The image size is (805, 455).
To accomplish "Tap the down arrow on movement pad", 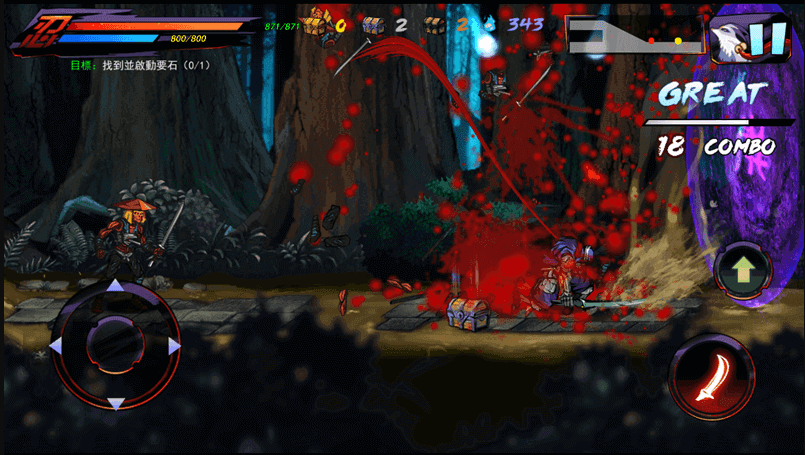I will tap(115, 403).
